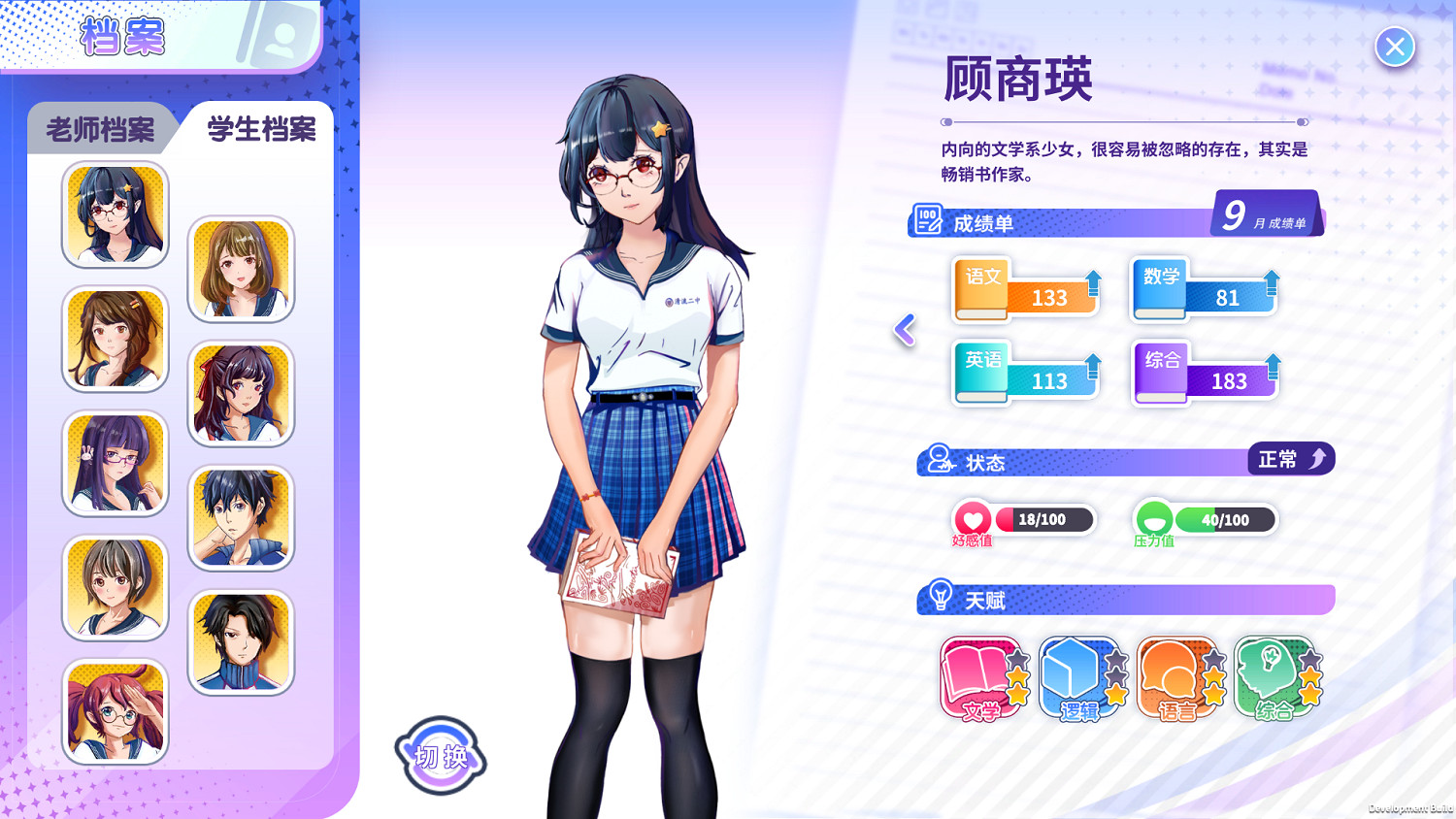
Task: Expand the previous profile with the left chevron
Action: point(904,330)
